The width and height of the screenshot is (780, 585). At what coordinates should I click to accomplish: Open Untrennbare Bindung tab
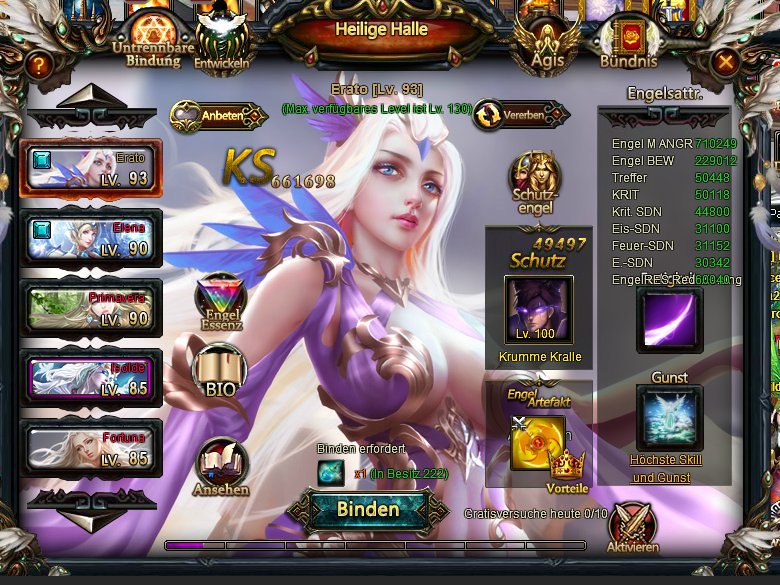(153, 40)
